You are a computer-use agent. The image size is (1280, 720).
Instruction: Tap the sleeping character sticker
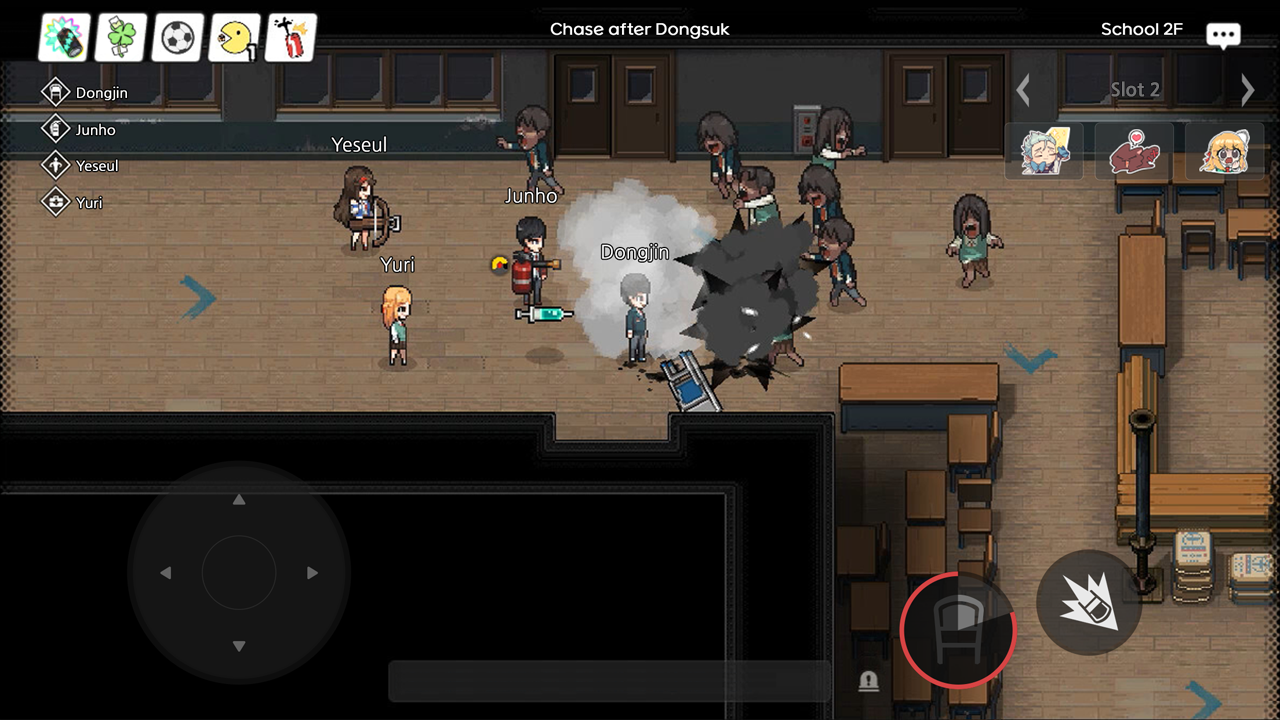pos(1046,151)
